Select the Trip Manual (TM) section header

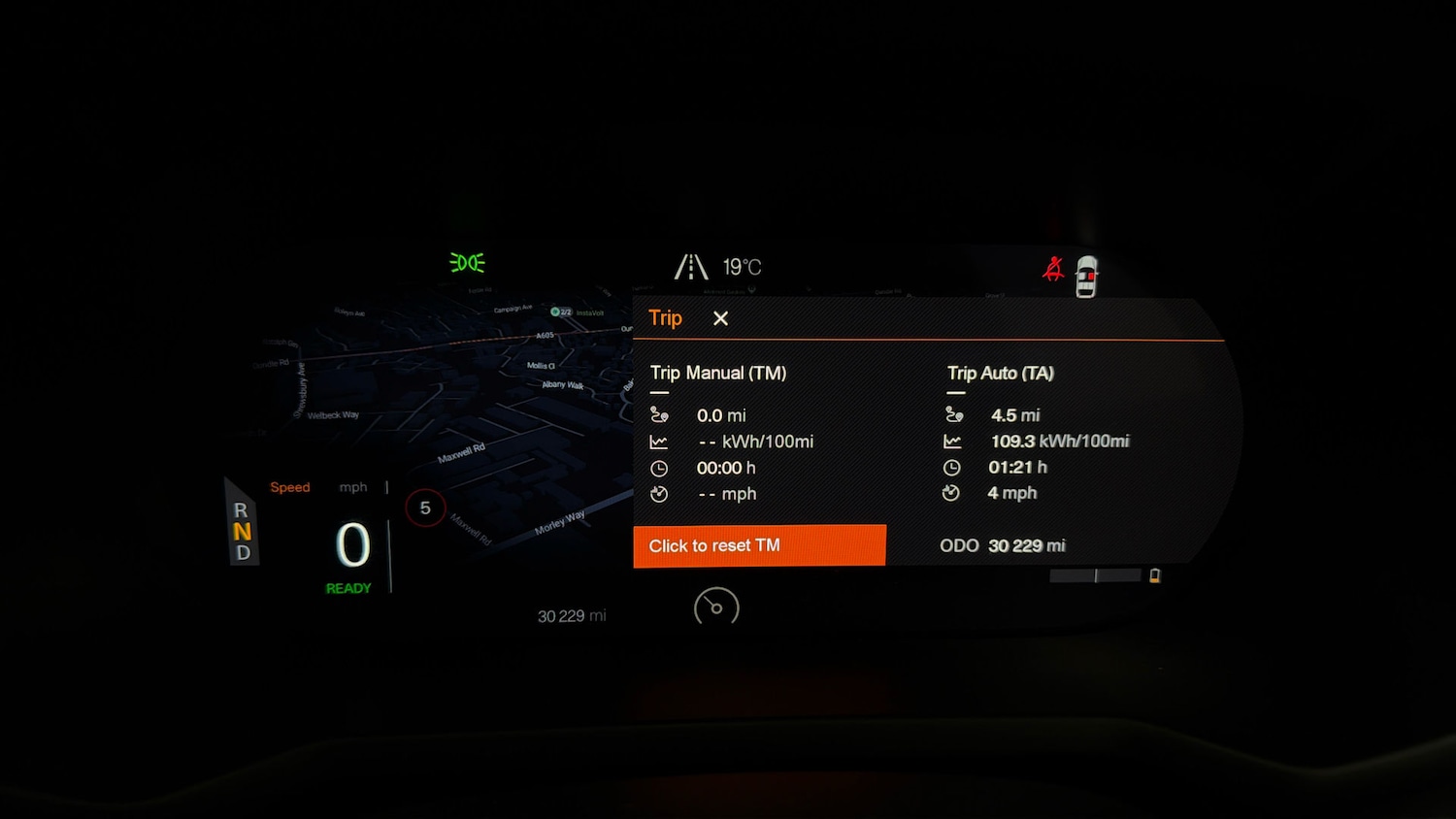tap(718, 373)
